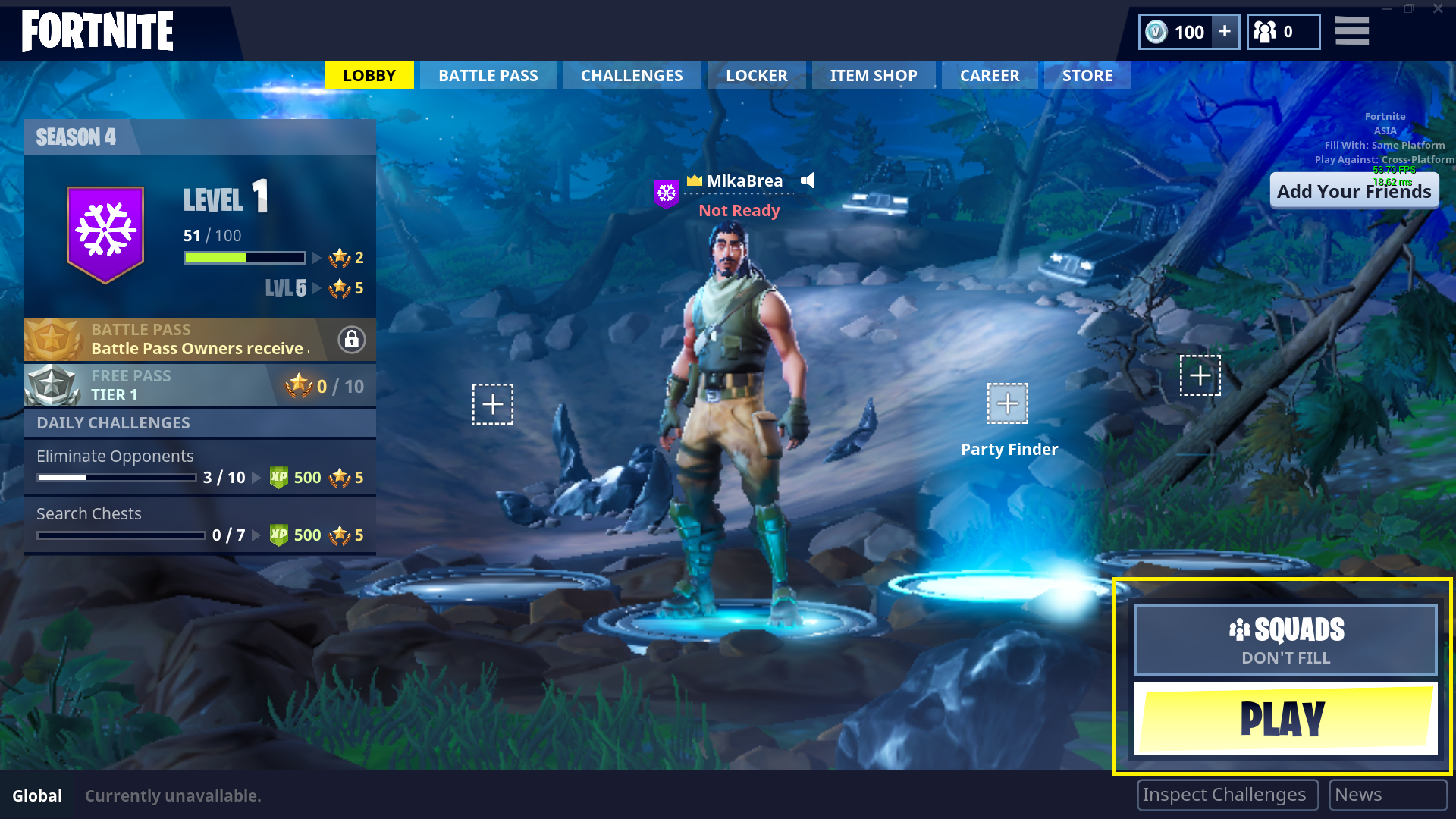Open the hamburger menu
1456x819 pixels.
1351,31
